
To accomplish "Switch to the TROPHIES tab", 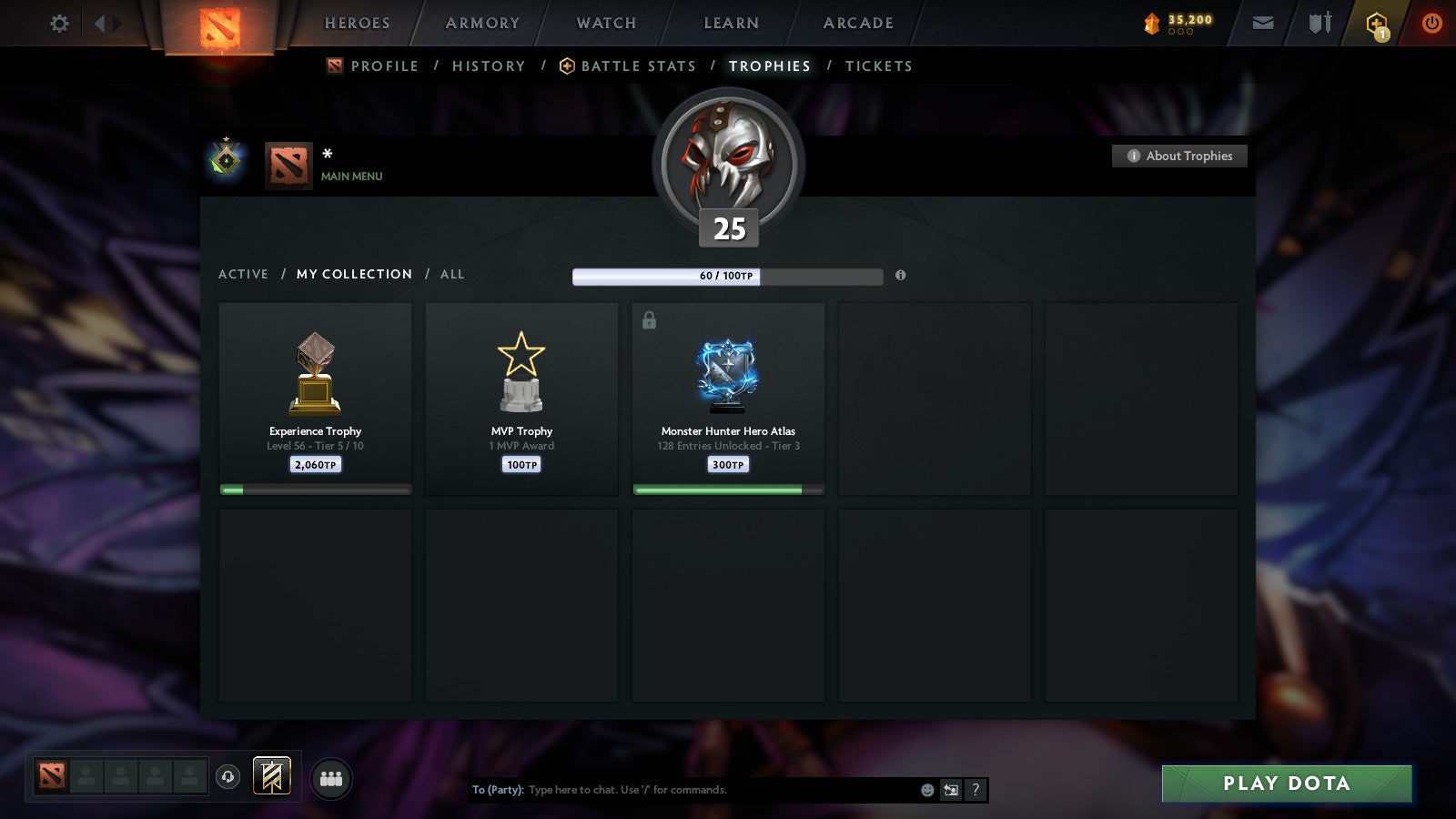I will click(769, 66).
